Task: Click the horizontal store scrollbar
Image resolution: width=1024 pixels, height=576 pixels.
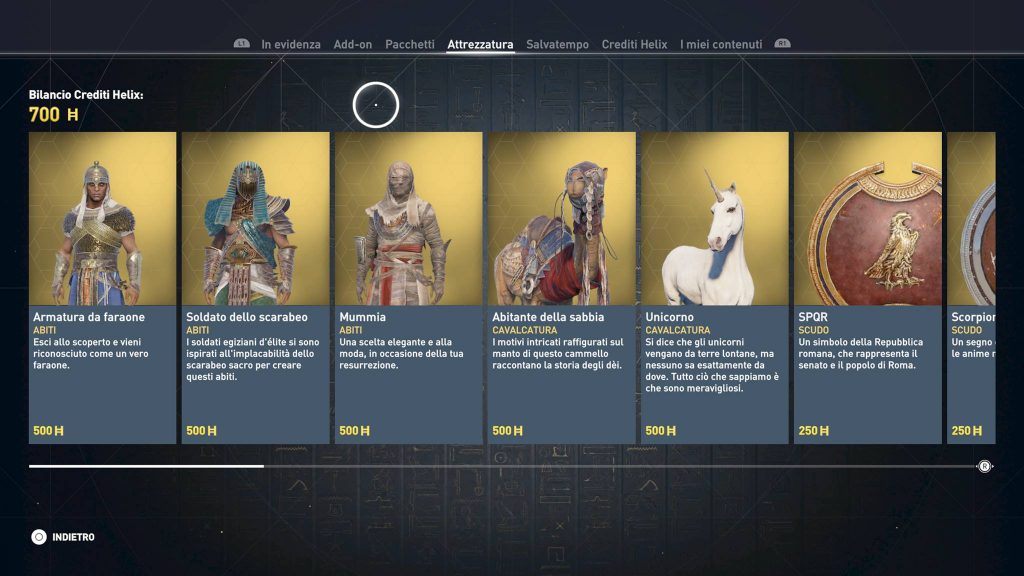Action: [x=500, y=466]
